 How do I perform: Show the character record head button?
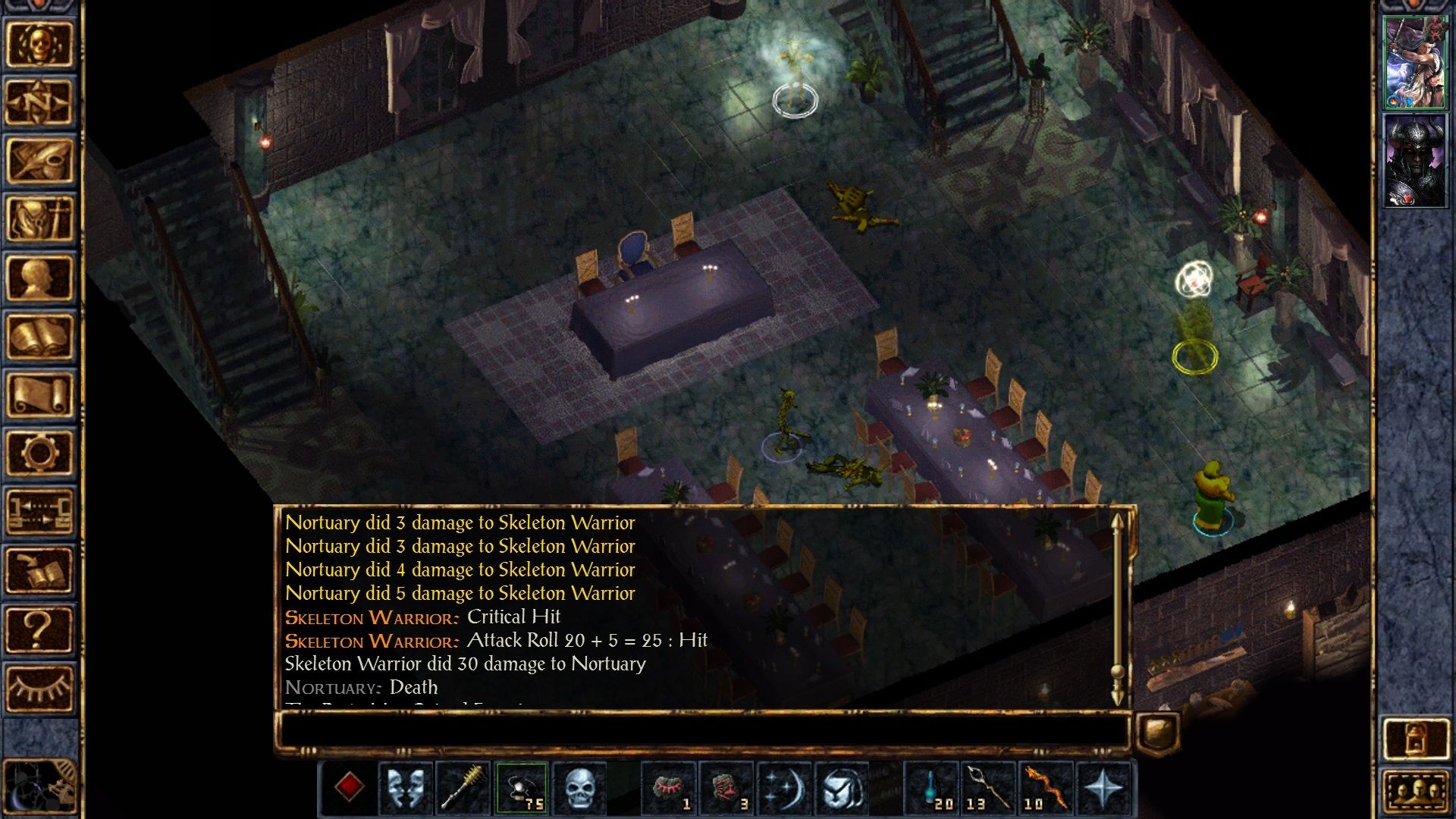click(x=39, y=278)
